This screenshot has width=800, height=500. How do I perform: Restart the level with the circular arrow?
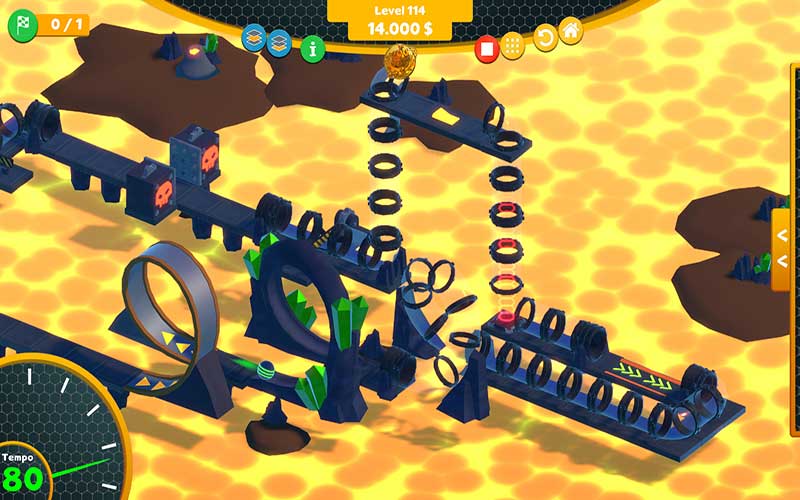click(545, 40)
